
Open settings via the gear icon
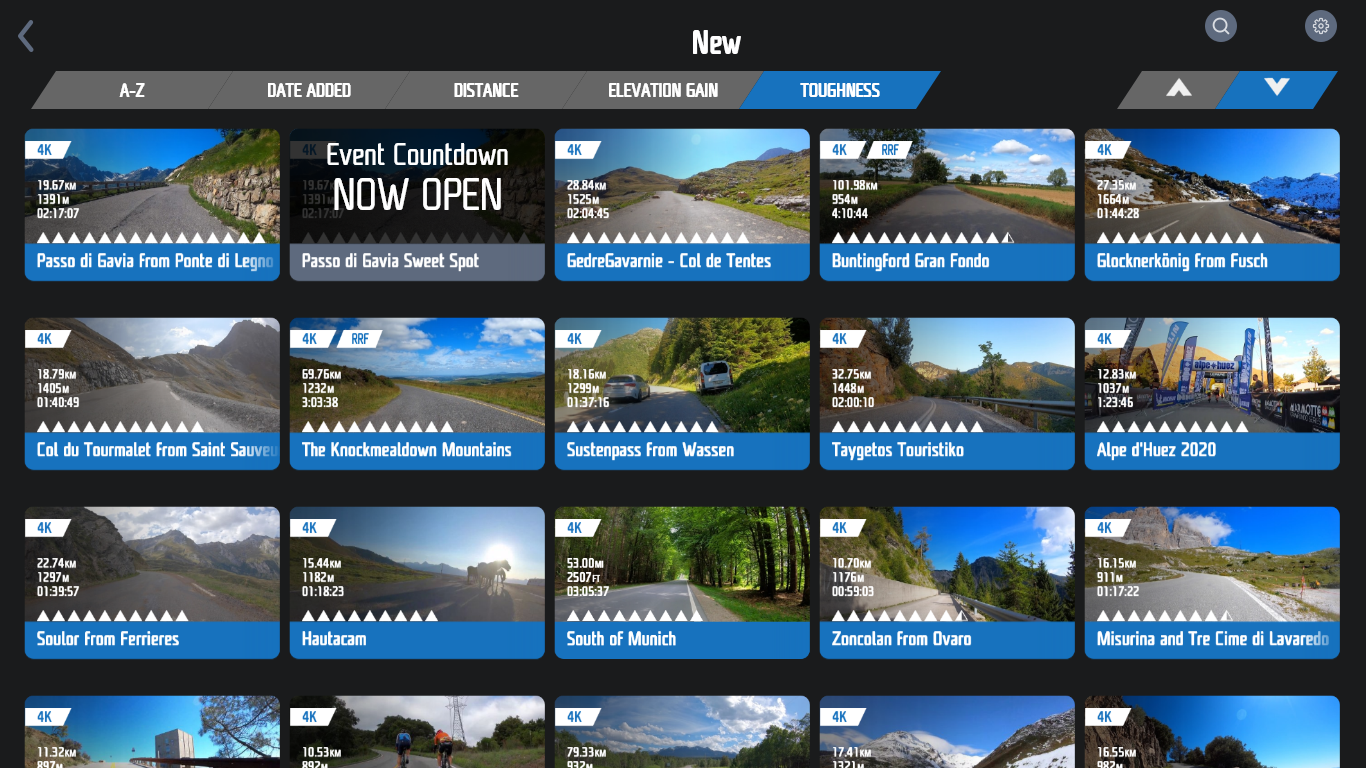point(1320,26)
